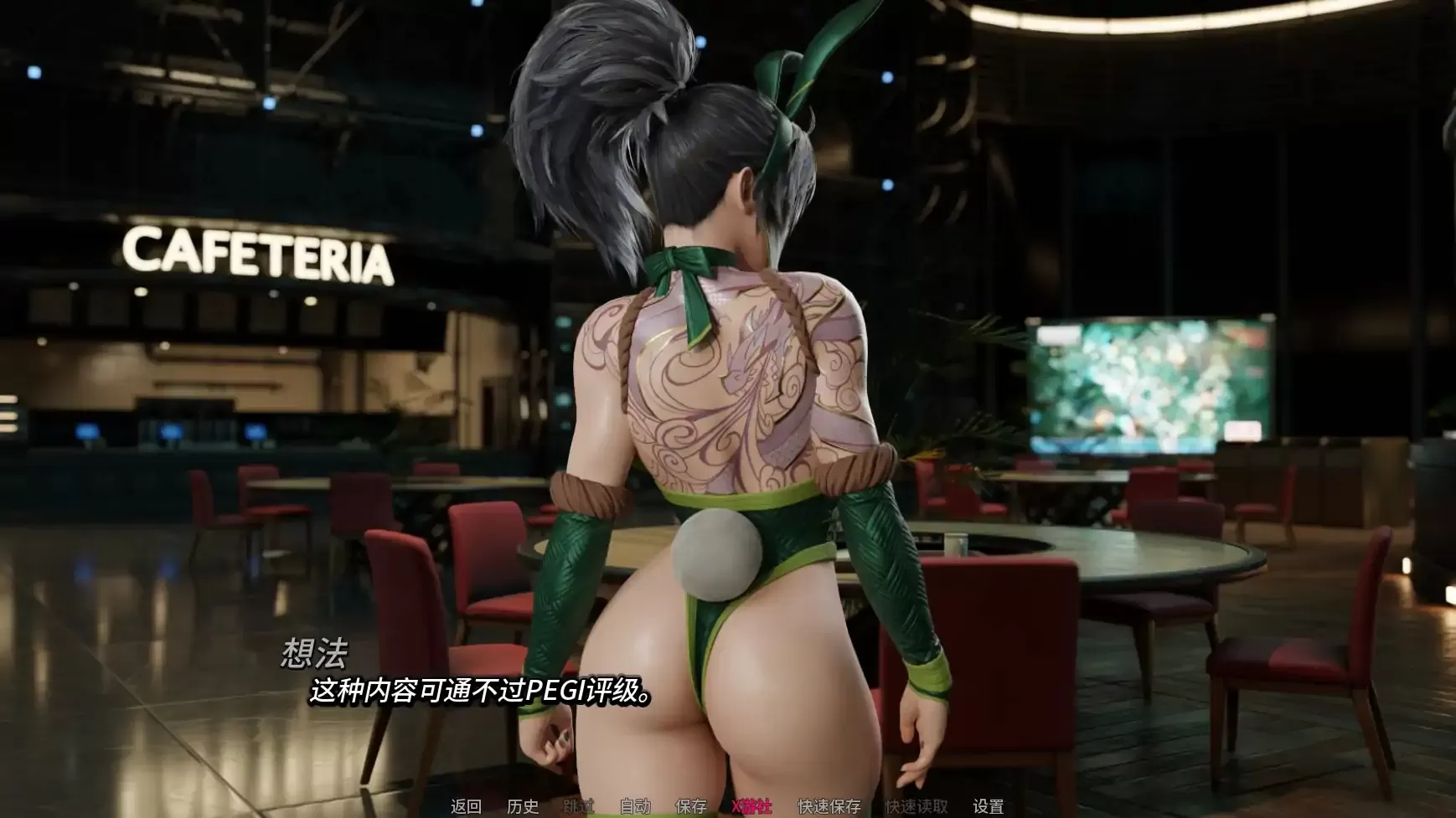Load with 快速读取 quick load
The height and width of the screenshot is (818, 1456).
coord(916,805)
